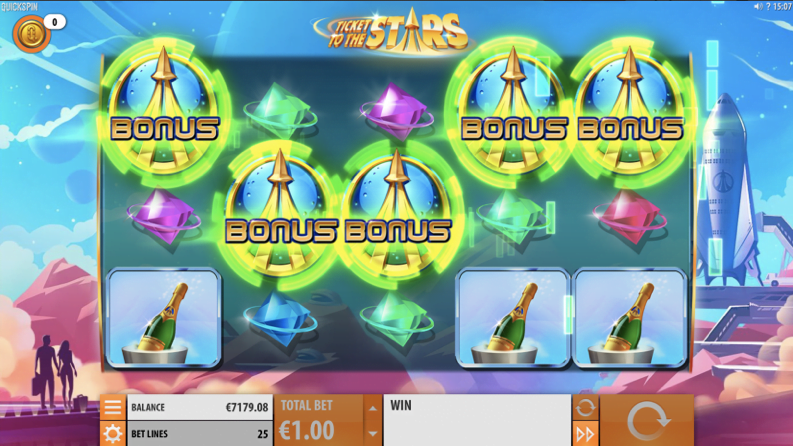Open the hamburger menu button
This screenshot has width=793, height=447.
pos(112,408)
